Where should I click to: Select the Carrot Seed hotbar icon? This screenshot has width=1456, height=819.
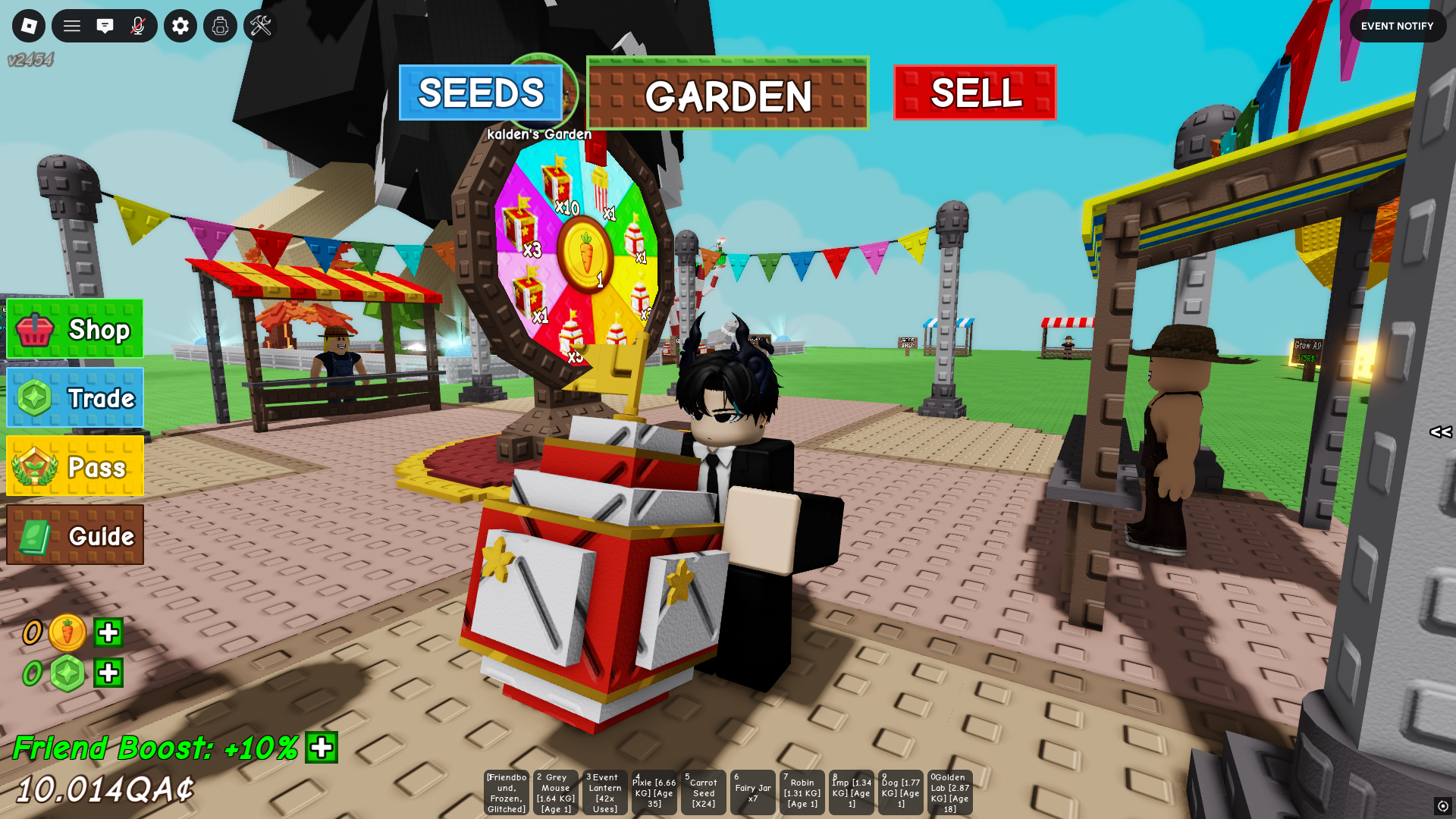tap(703, 792)
